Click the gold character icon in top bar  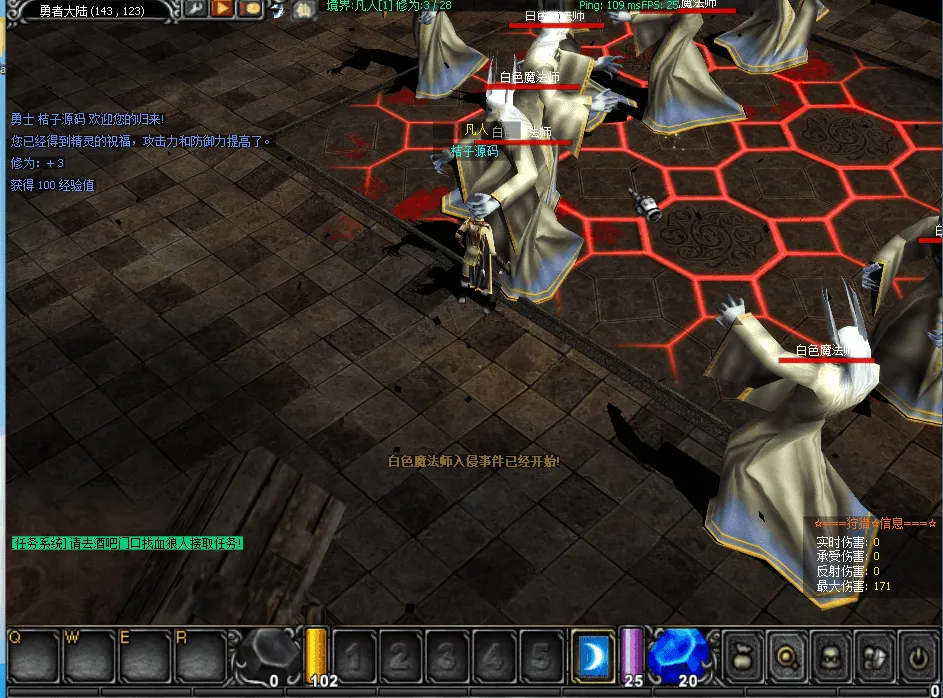click(x=299, y=10)
